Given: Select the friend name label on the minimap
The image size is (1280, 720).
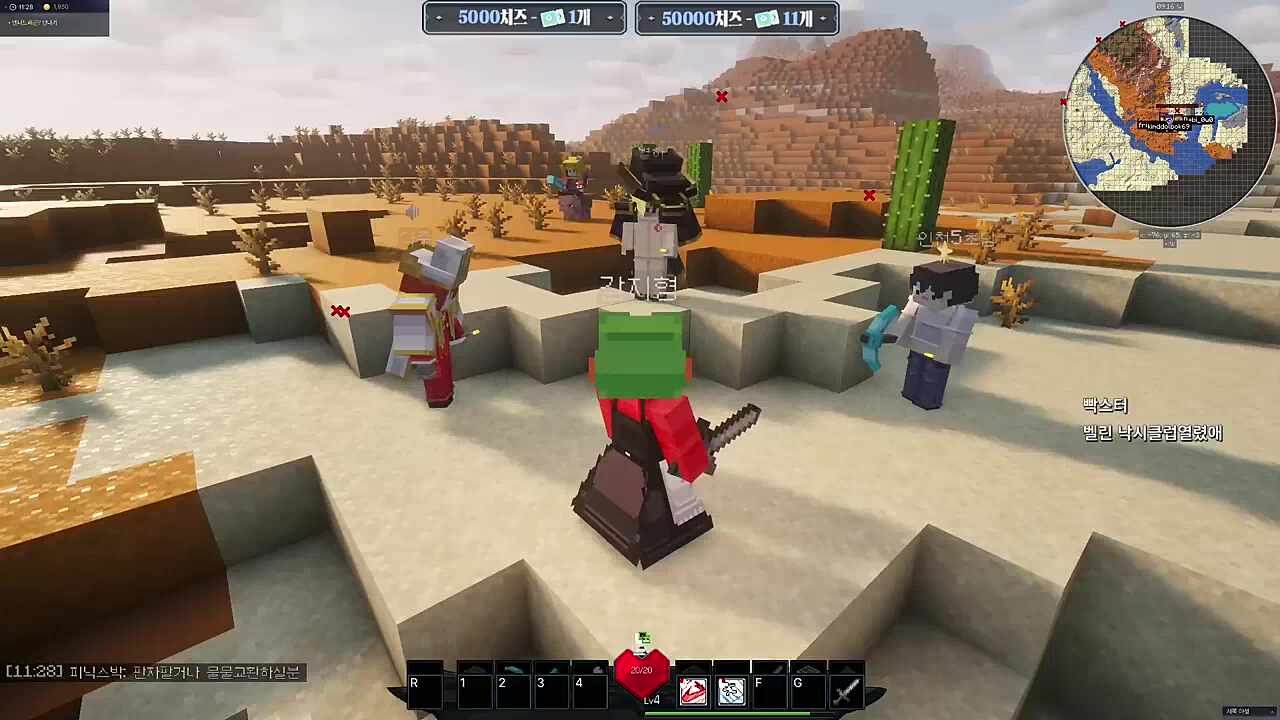Looking at the screenshot, I should (x=1165, y=127).
